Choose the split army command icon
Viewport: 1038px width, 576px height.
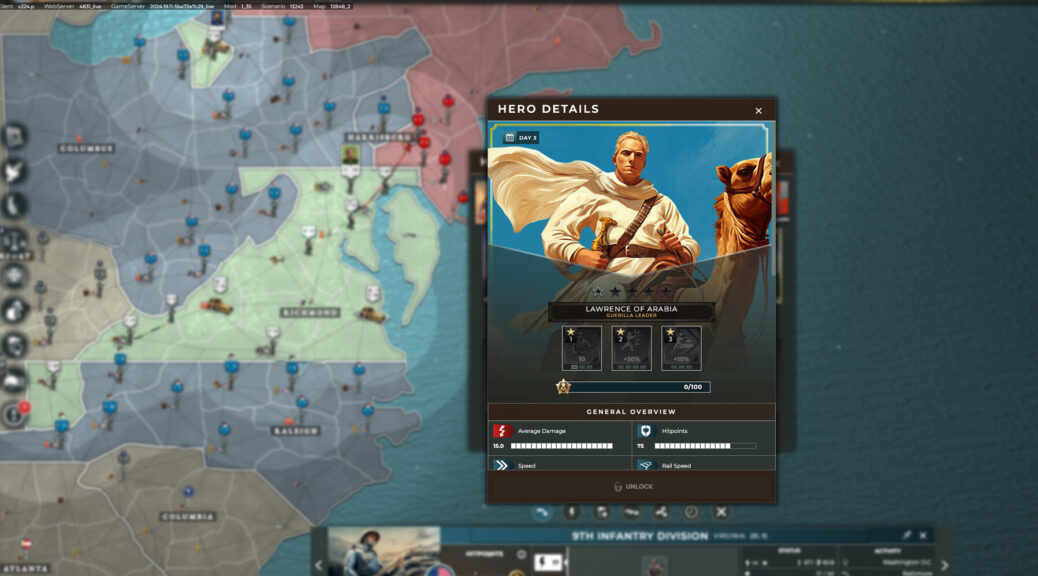pyautogui.click(x=661, y=512)
